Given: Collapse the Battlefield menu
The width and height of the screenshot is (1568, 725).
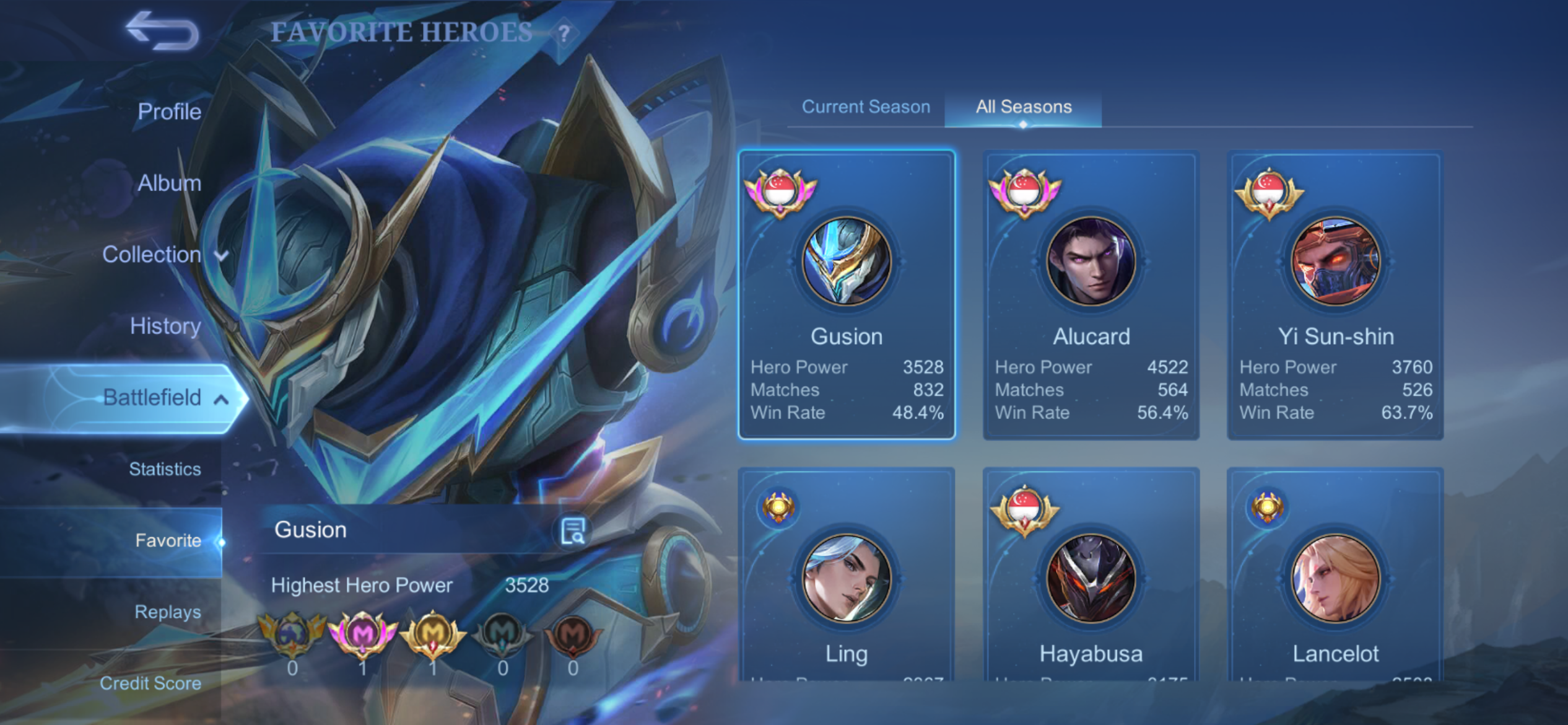Looking at the screenshot, I should pos(164,397).
